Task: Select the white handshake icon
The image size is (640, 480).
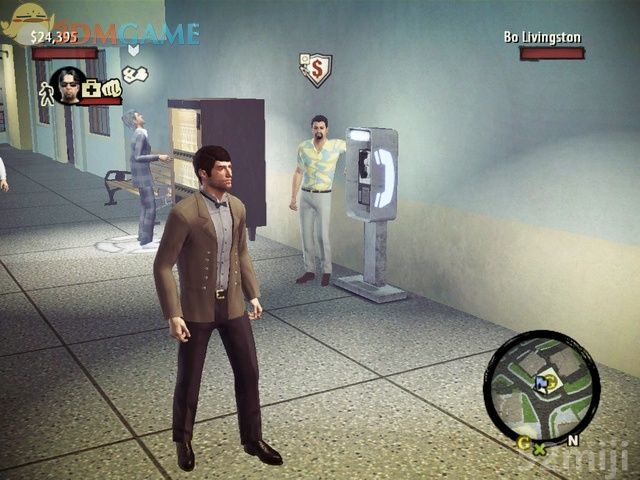Action: (x=135, y=73)
